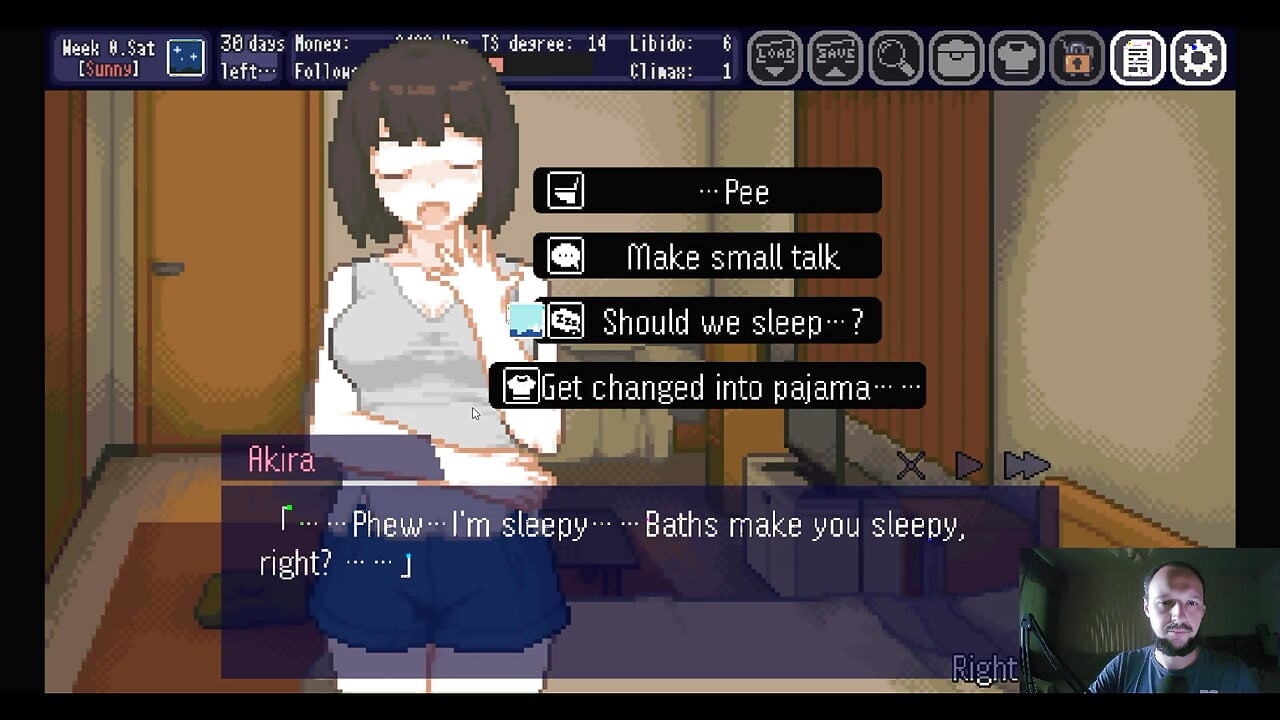
Task: Open the document log icon
Action: point(1137,59)
